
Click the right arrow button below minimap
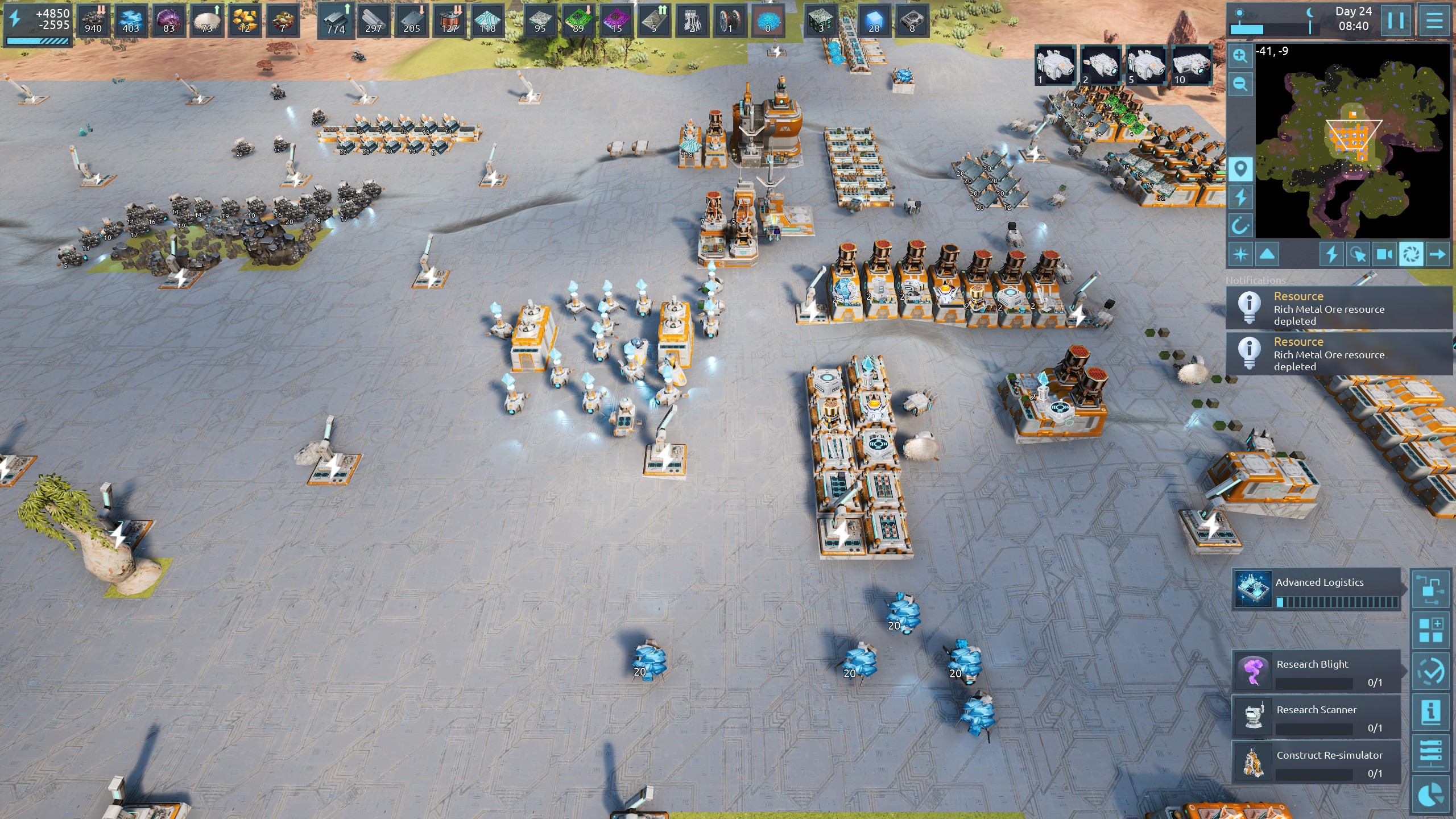(1437, 254)
